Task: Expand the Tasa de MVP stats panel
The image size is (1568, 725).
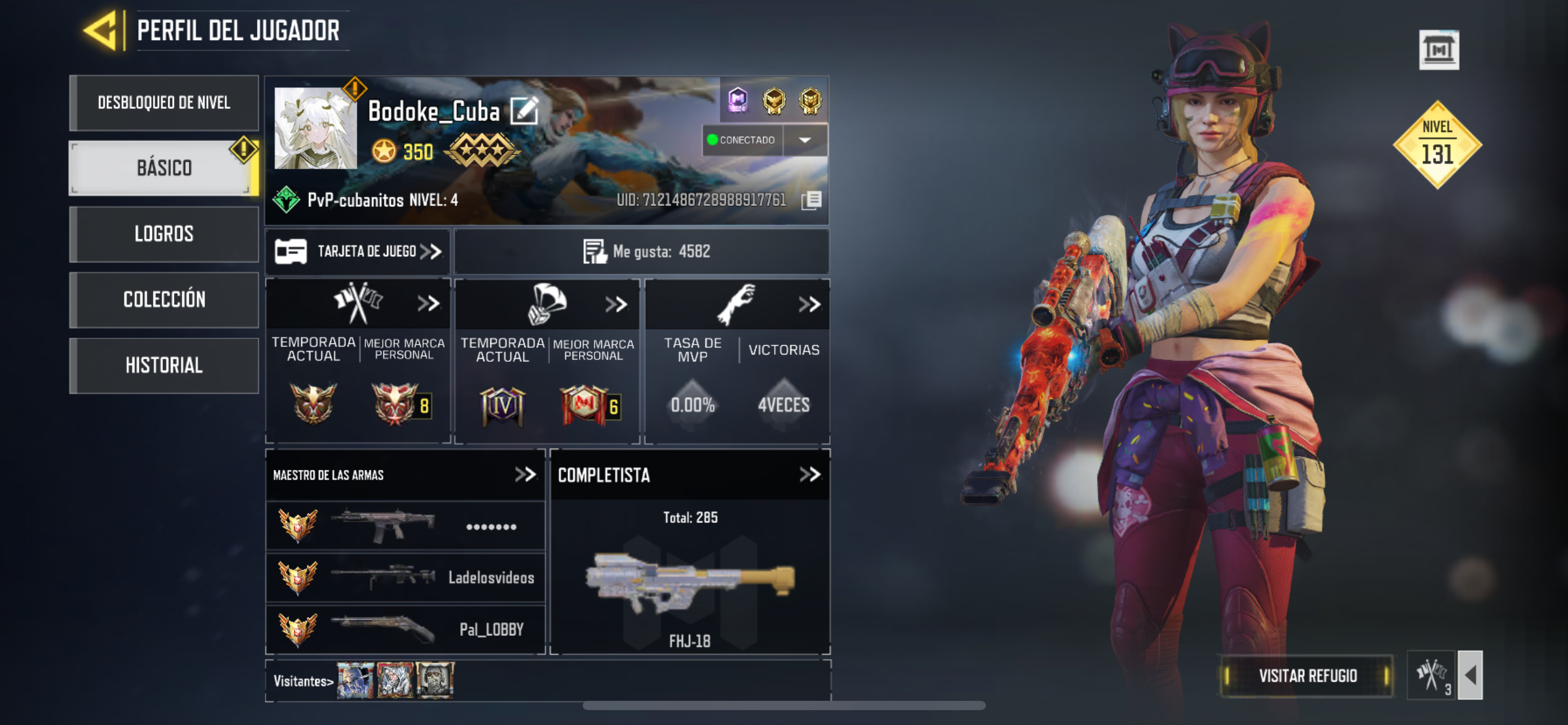Action: point(809,304)
